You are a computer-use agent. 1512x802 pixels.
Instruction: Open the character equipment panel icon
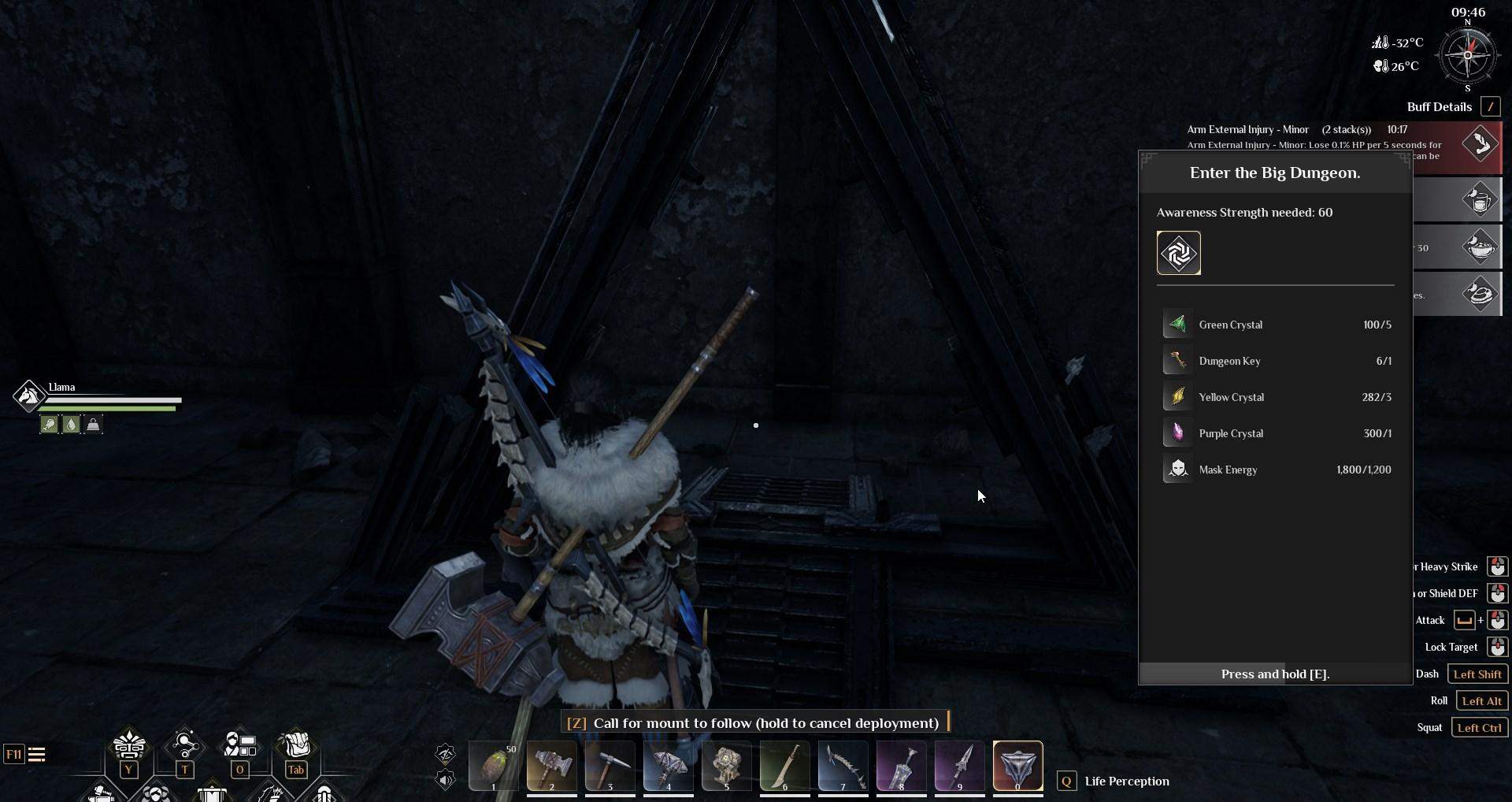[x=239, y=744]
